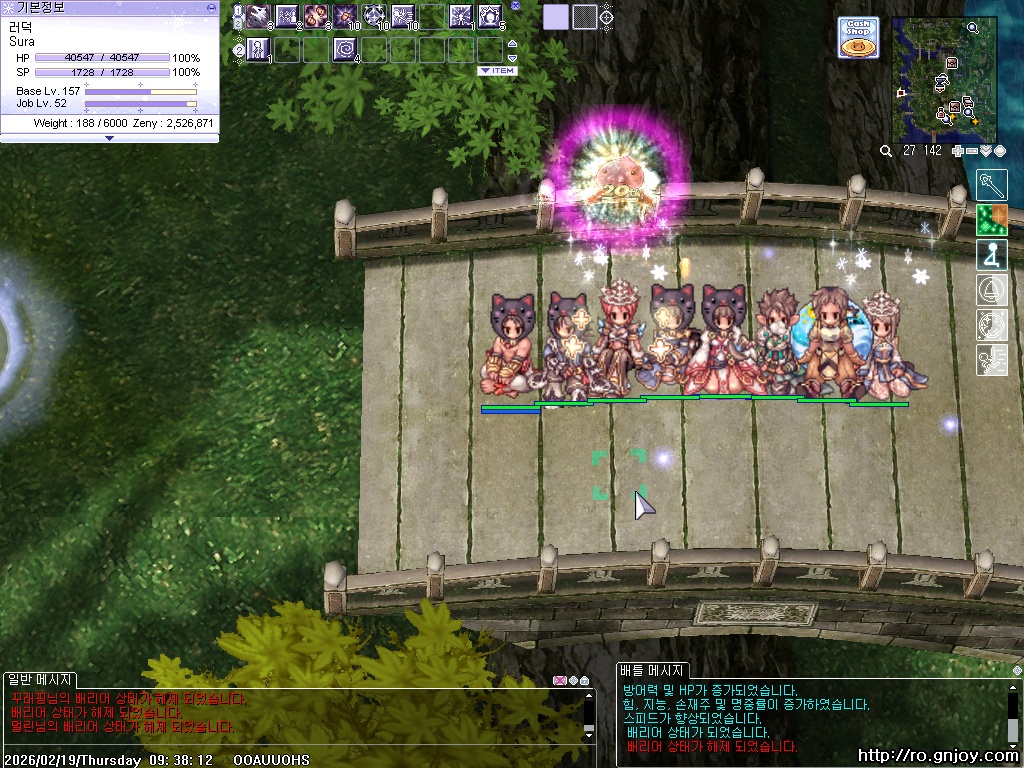This screenshot has height=768, width=1024.
Task: Minimize the 기본정보 window using its top-right button
Action: [x=211, y=7]
